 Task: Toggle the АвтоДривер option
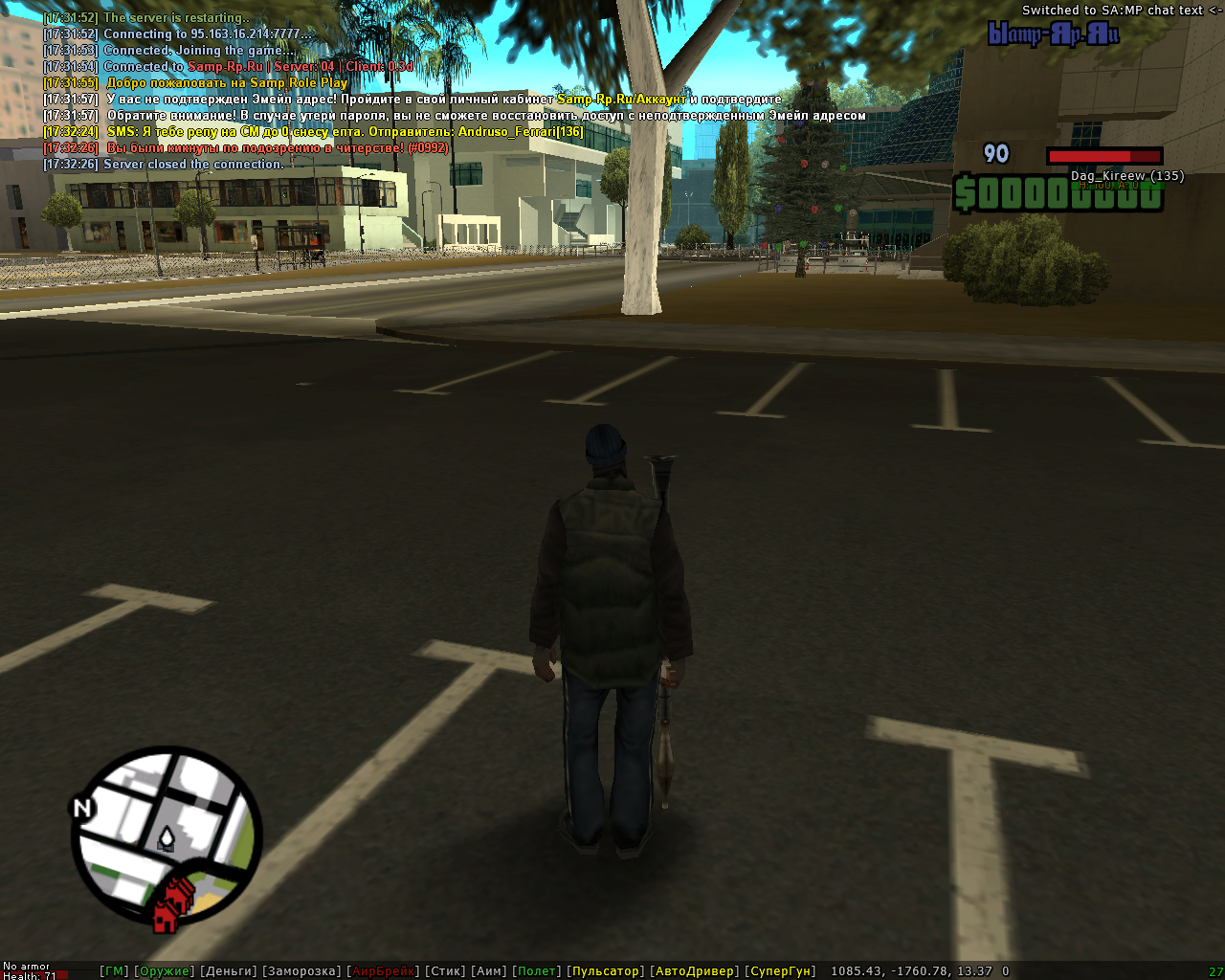click(x=694, y=971)
